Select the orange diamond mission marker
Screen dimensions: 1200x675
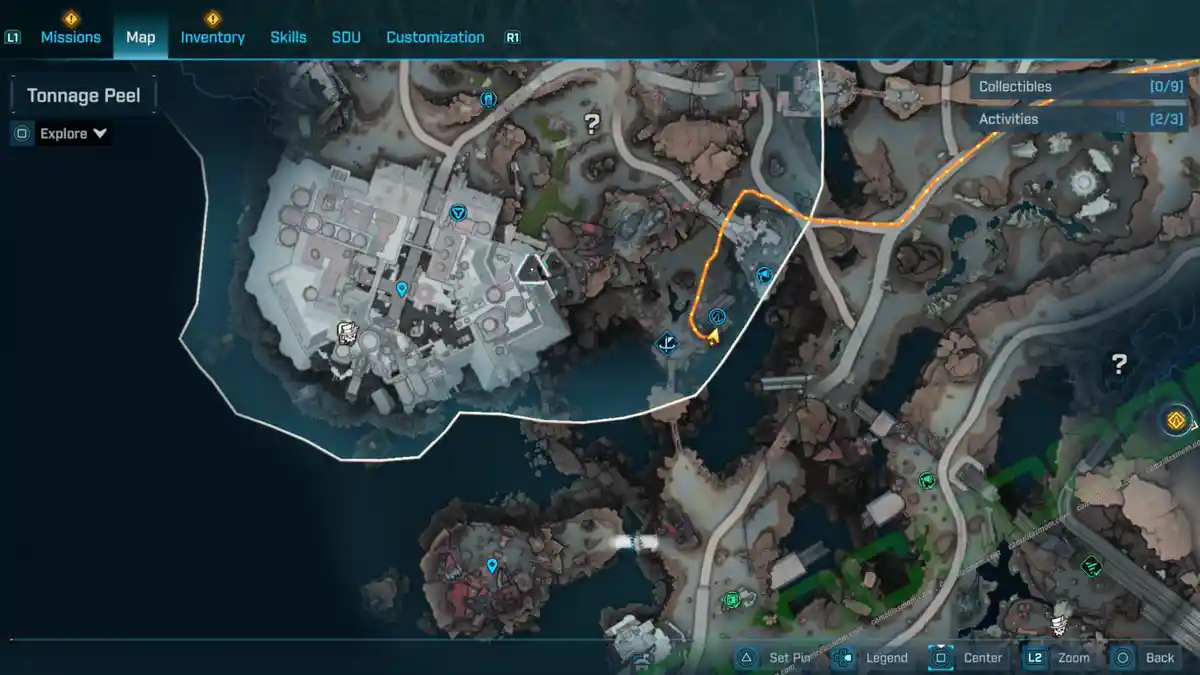(1176, 420)
